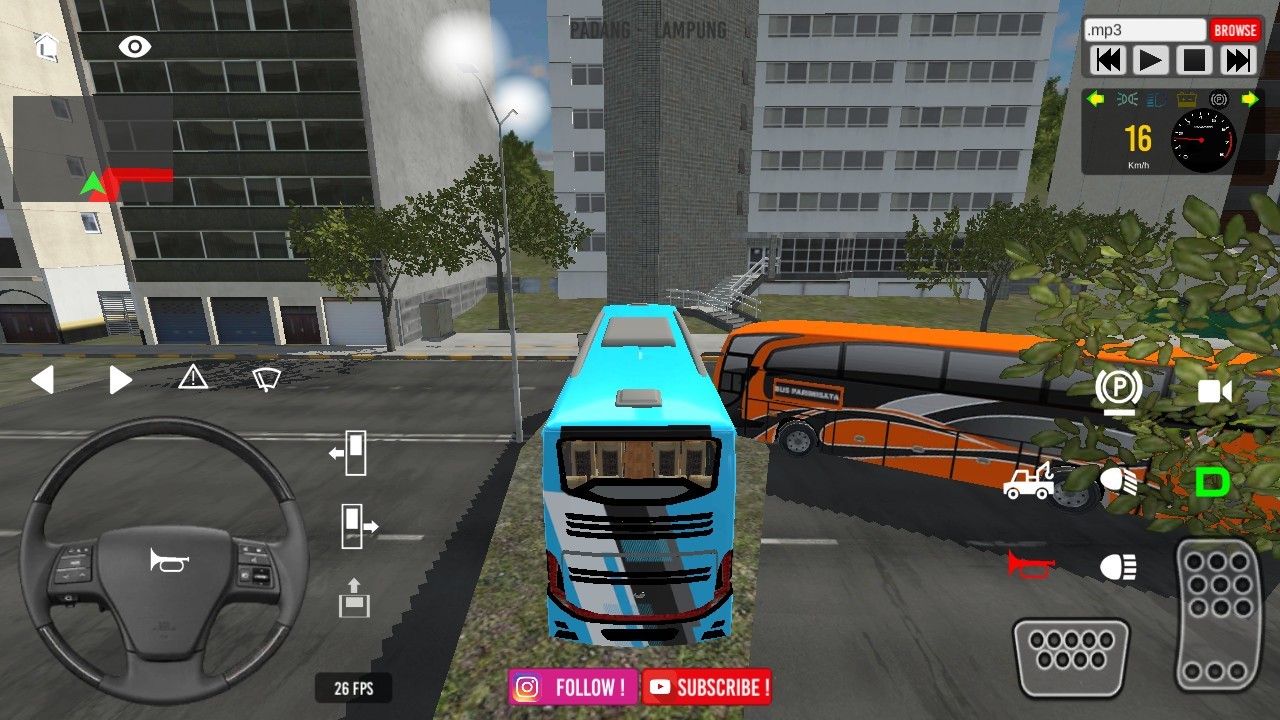Honk the horn on the steering wheel
The height and width of the screenshot is (720, 1280).
tap(168, 561)
